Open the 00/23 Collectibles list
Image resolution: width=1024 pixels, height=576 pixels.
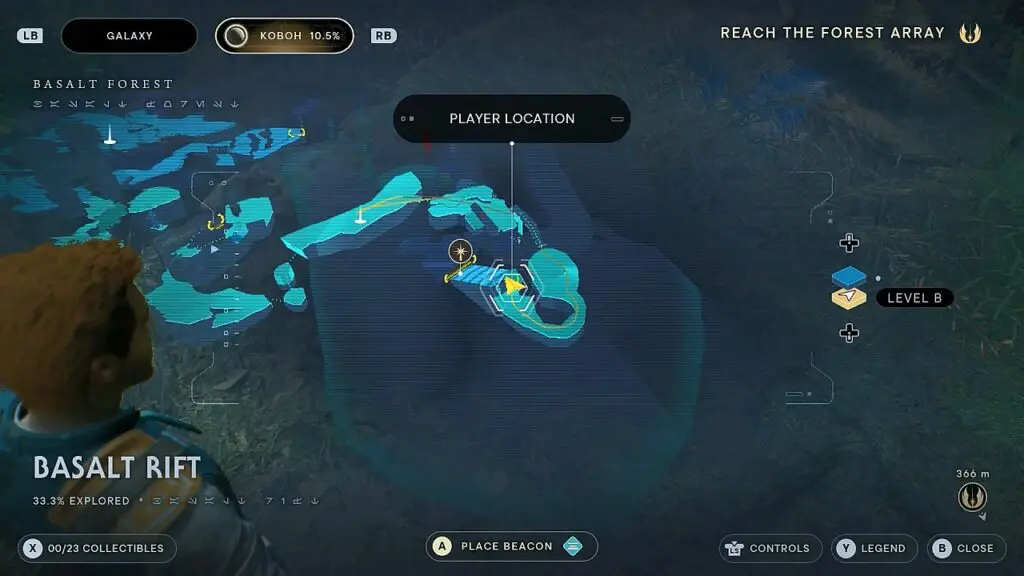point(97,548)
